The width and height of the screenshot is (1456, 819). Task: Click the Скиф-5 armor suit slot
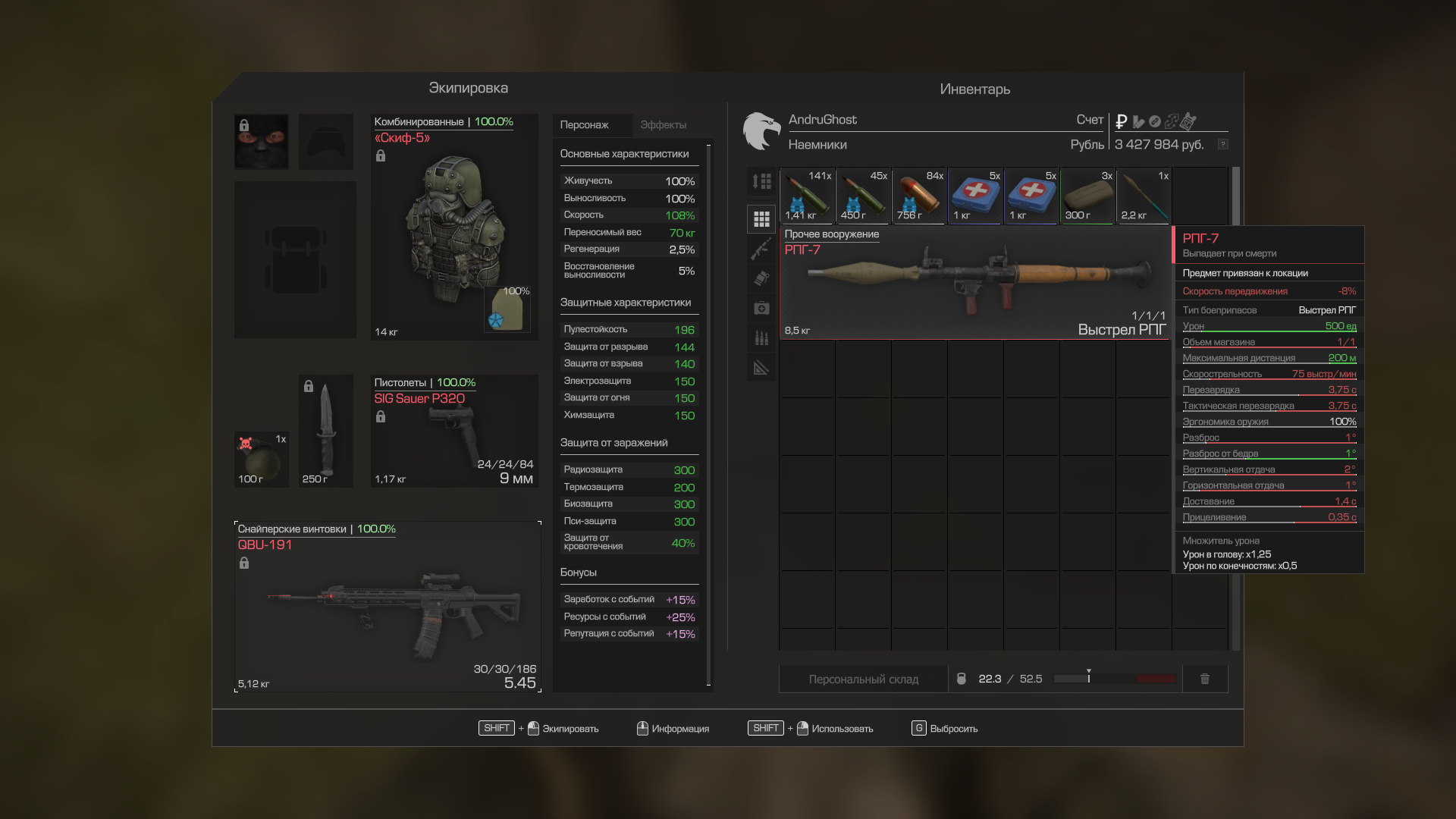coord(453,227)
